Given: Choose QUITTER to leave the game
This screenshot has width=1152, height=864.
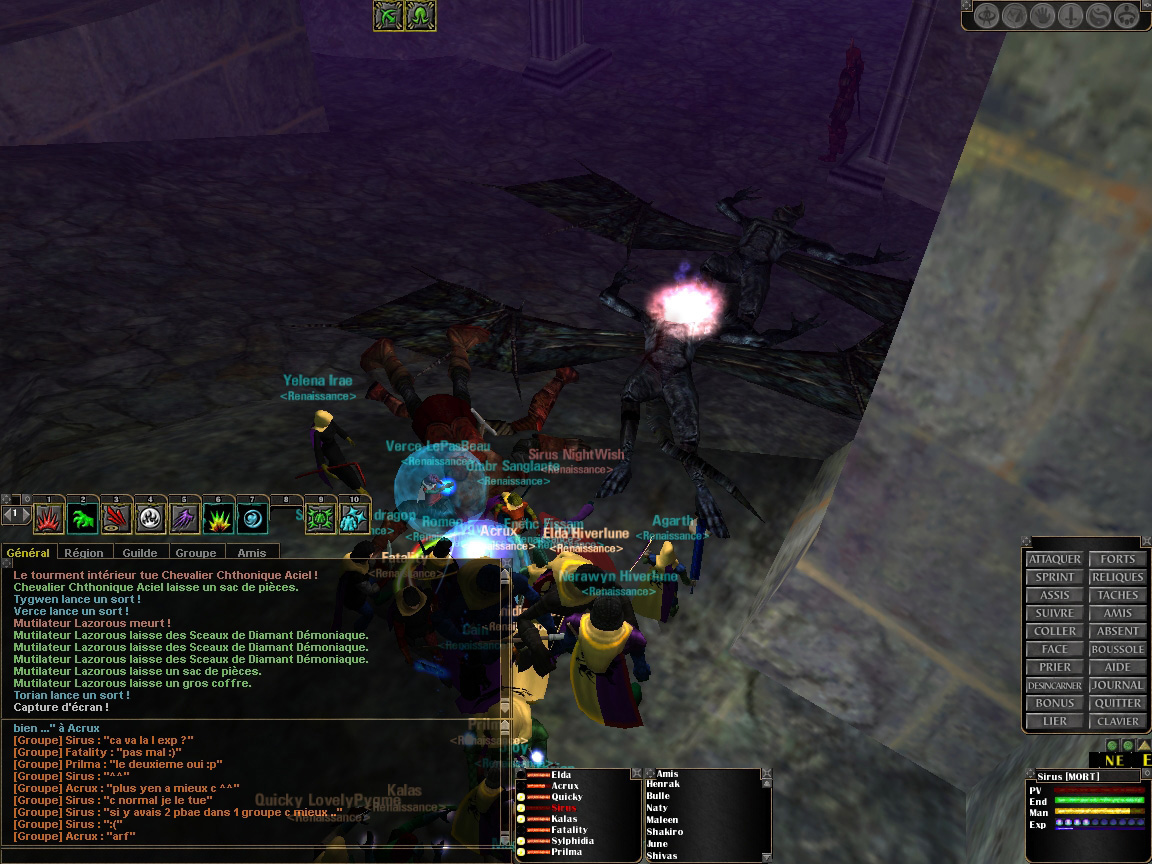Looking at the screenshot, I should coord(1117,703).
